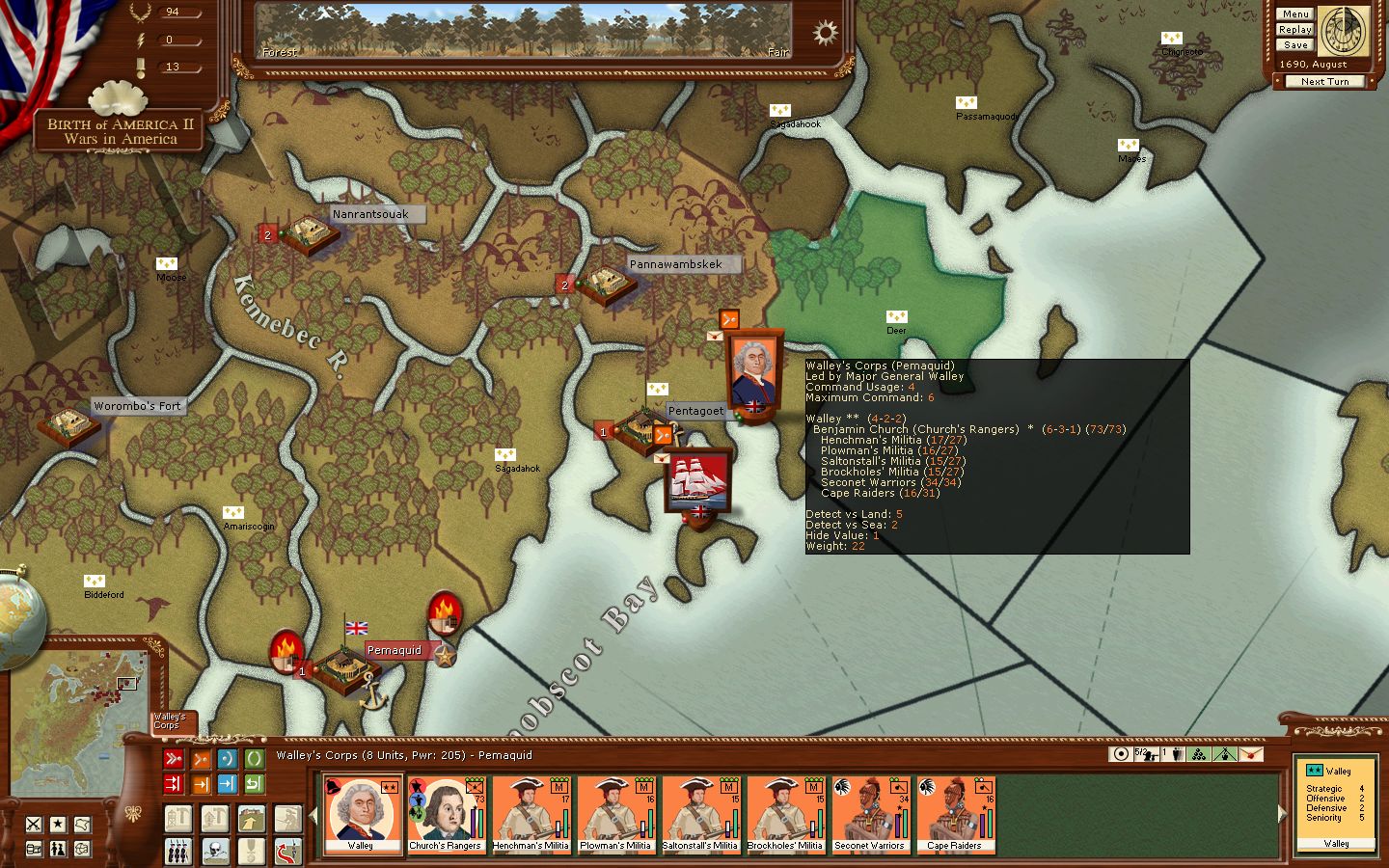Choose the Seconet Warriors unit card

tap(870, 815)
